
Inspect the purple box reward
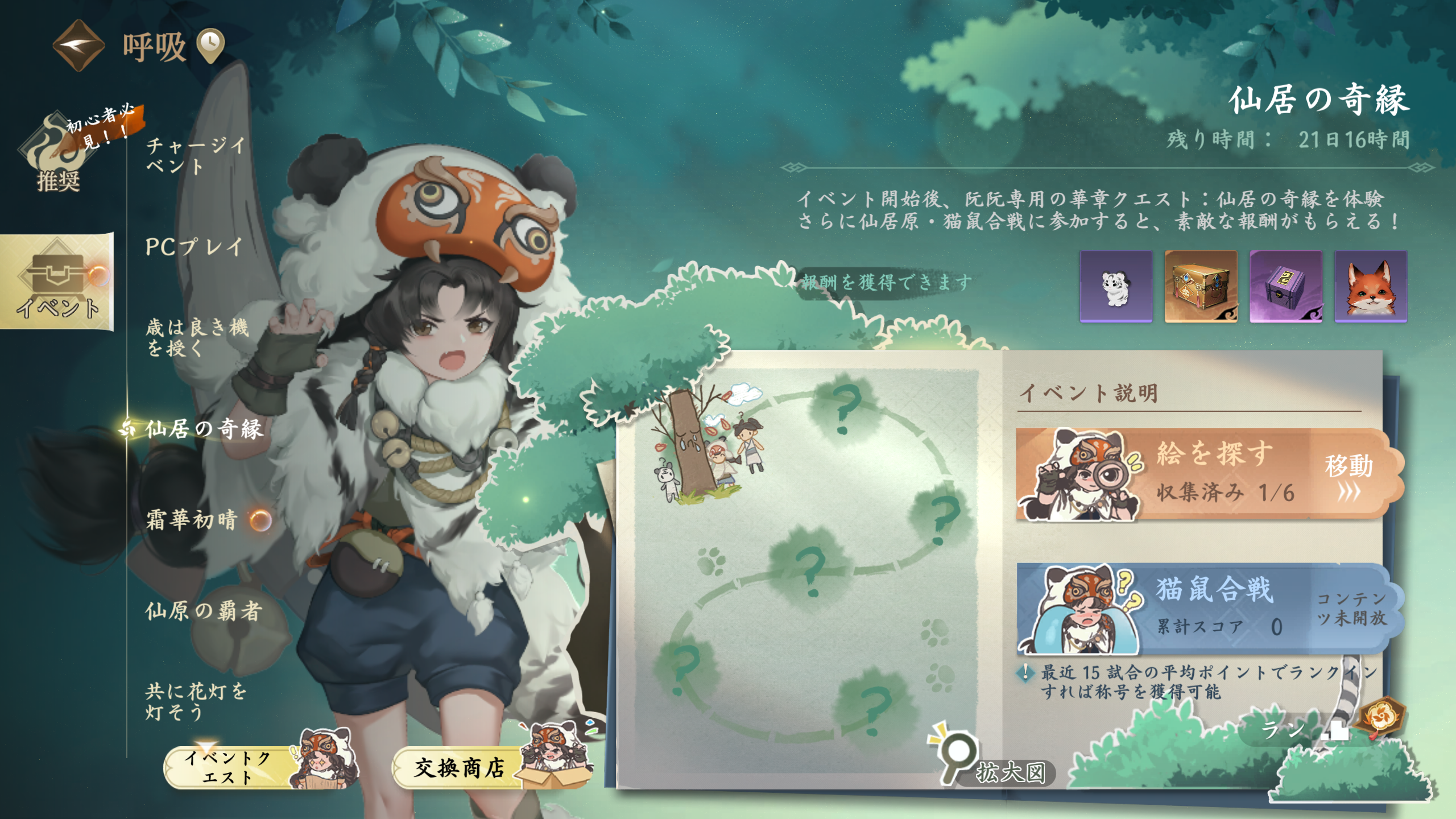(x=1285, y=286)
